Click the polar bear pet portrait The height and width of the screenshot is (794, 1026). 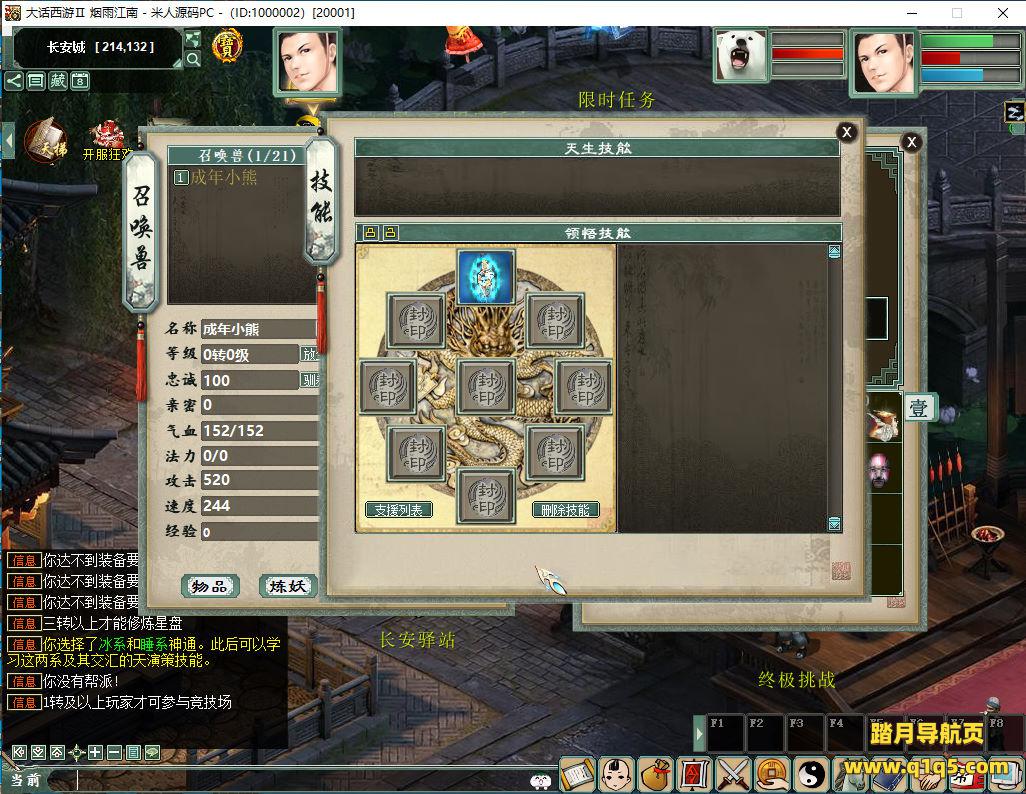coord(741,55)
